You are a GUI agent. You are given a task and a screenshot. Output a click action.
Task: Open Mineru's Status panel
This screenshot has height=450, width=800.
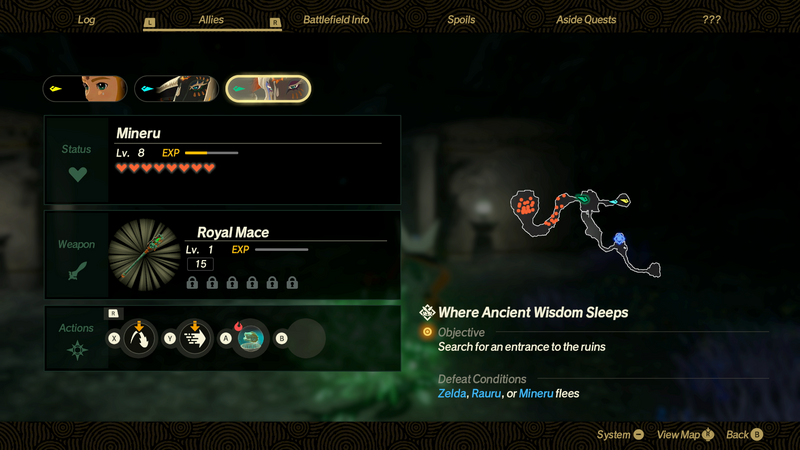tap(77, 160)
